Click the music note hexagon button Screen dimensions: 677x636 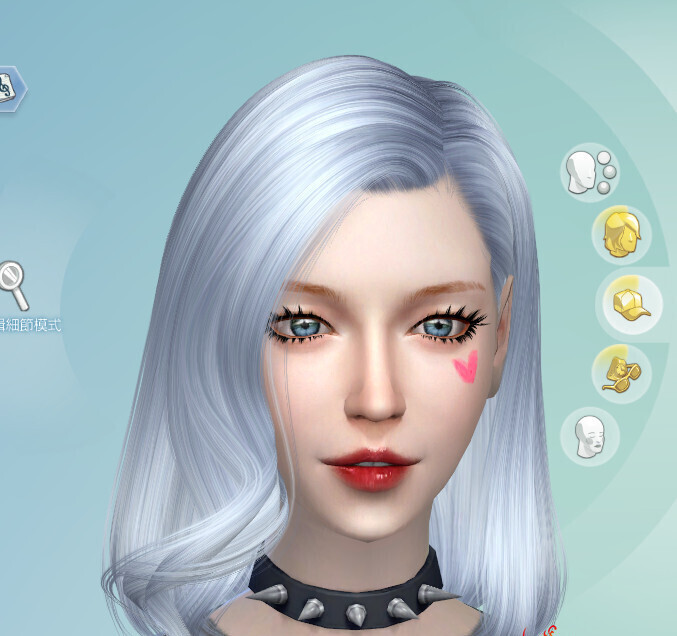coord(10,87)
